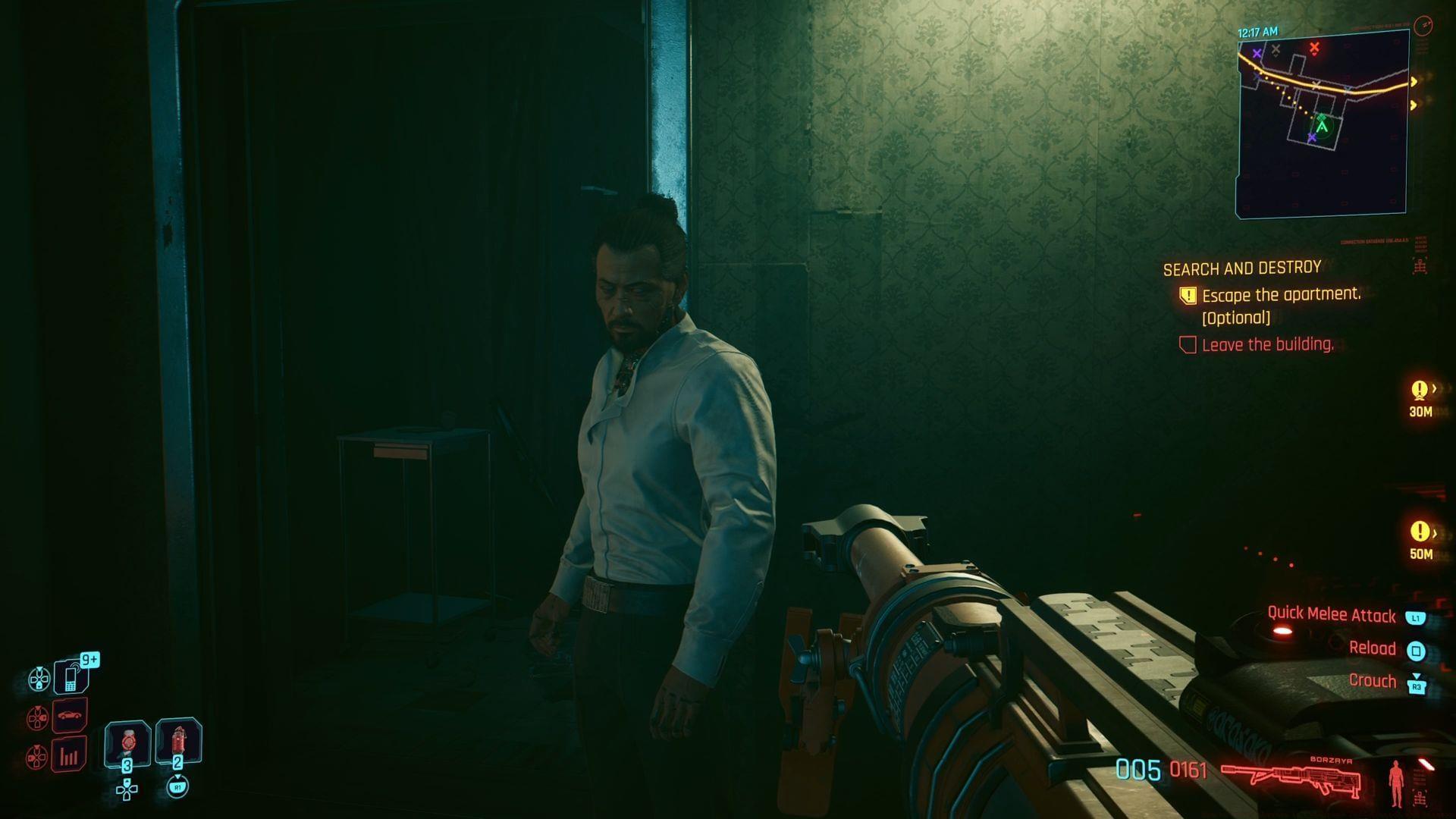Viewport: 1456px width, 819px height.
Task: Toggle the yellow exclamation tracker on Escape objective
Action: pos(1188,297)
